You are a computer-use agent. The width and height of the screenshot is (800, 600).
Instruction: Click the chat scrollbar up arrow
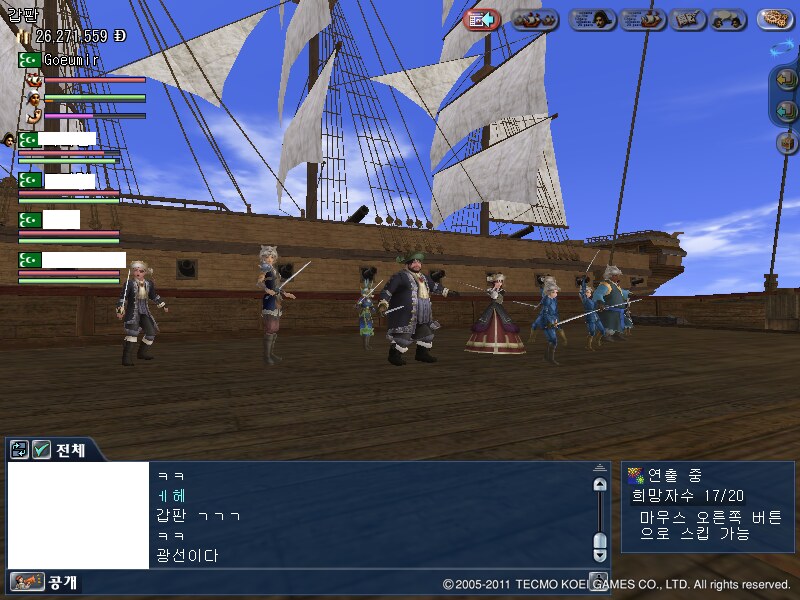(600, 484)
